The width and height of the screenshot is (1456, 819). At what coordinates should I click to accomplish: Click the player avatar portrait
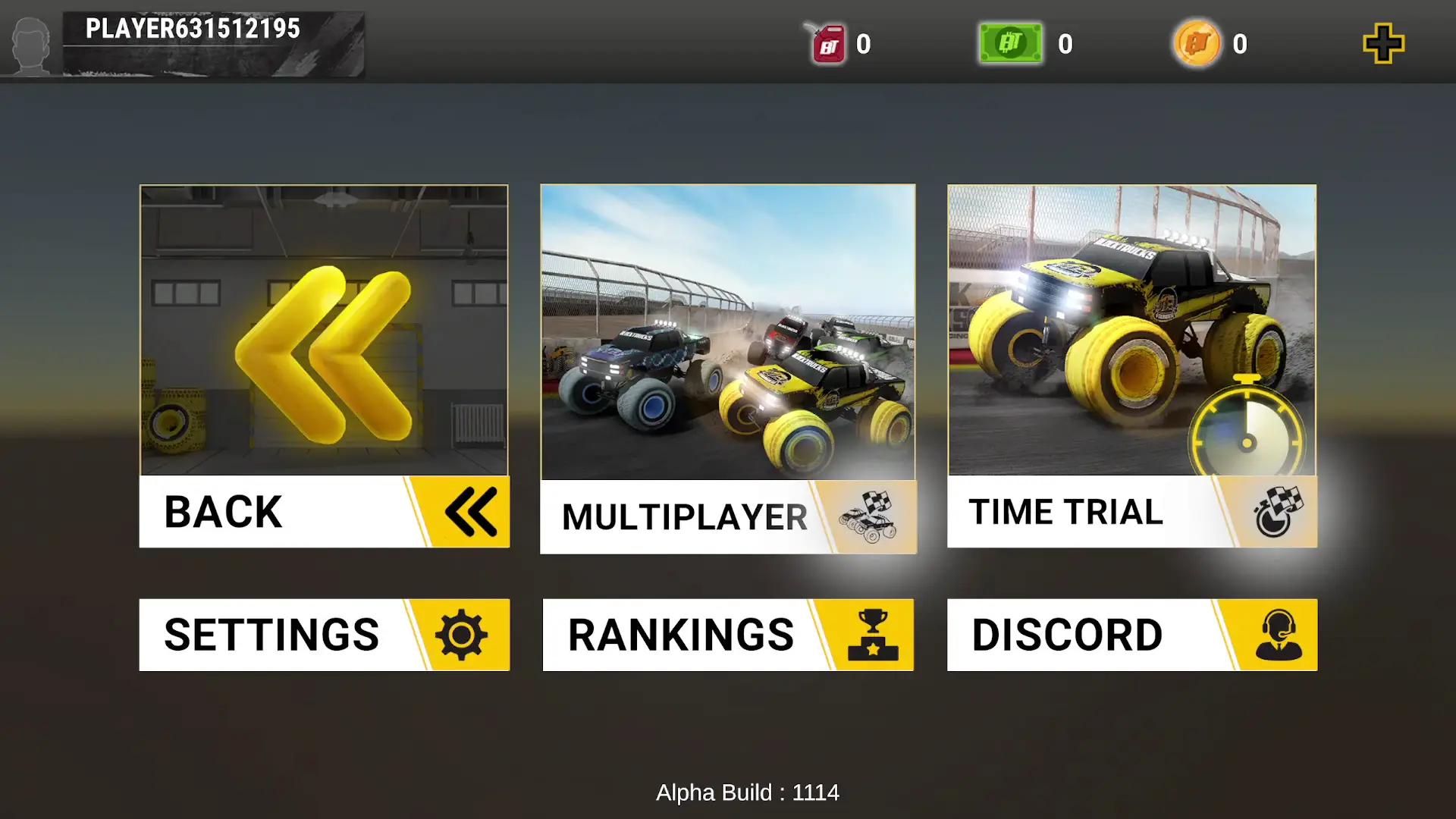coord(31,43)
